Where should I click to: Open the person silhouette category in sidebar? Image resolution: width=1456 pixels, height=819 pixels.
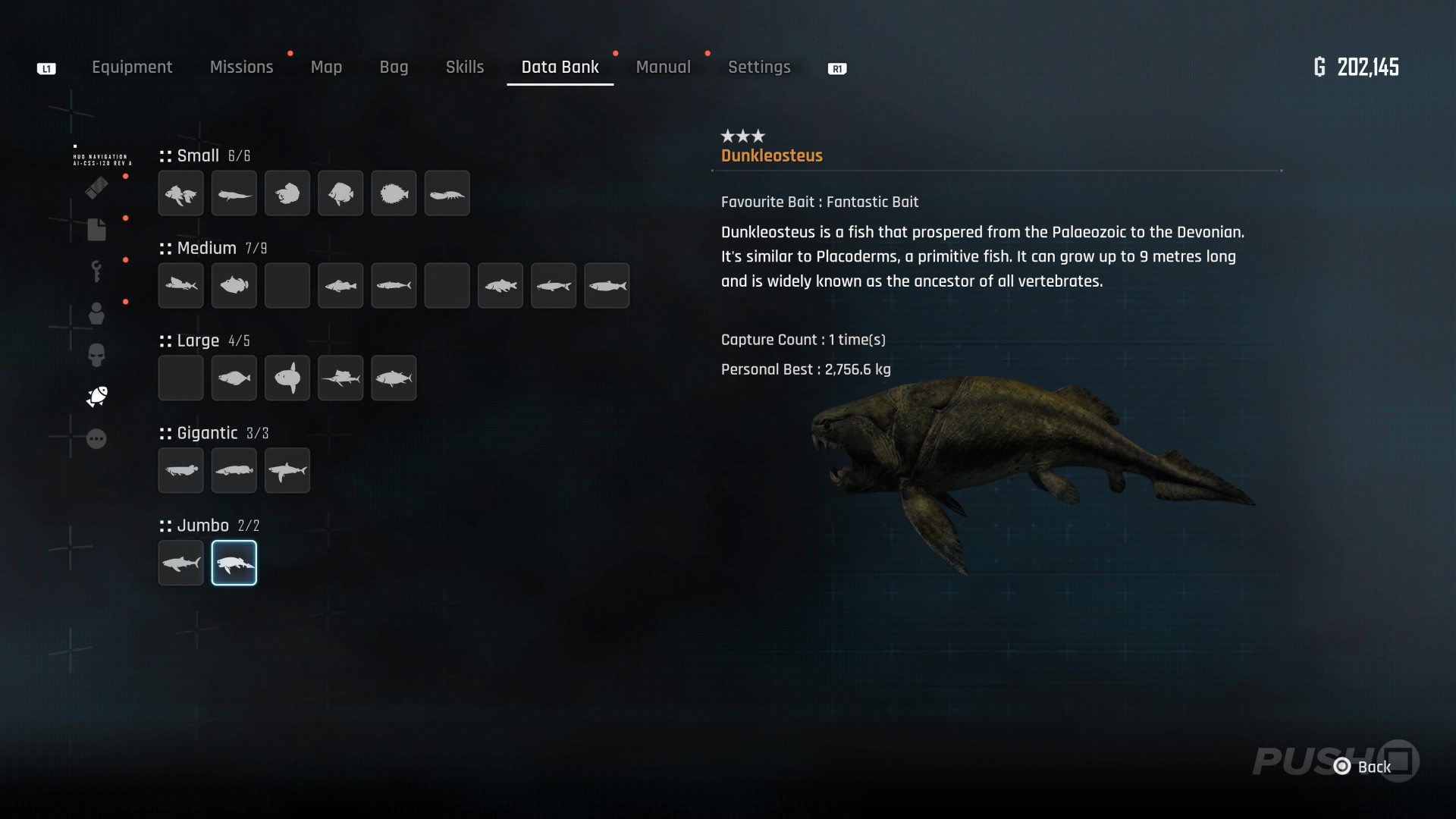pos(96,313)
